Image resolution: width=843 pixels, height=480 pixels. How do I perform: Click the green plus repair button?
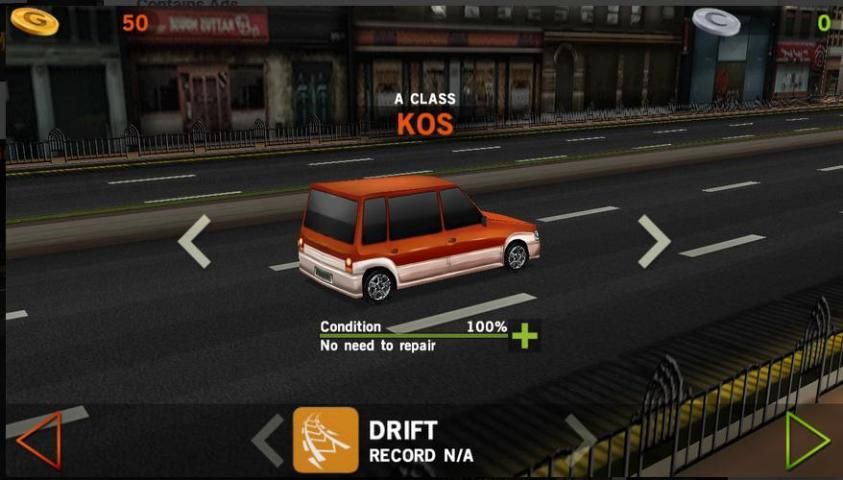pos(524,335)
